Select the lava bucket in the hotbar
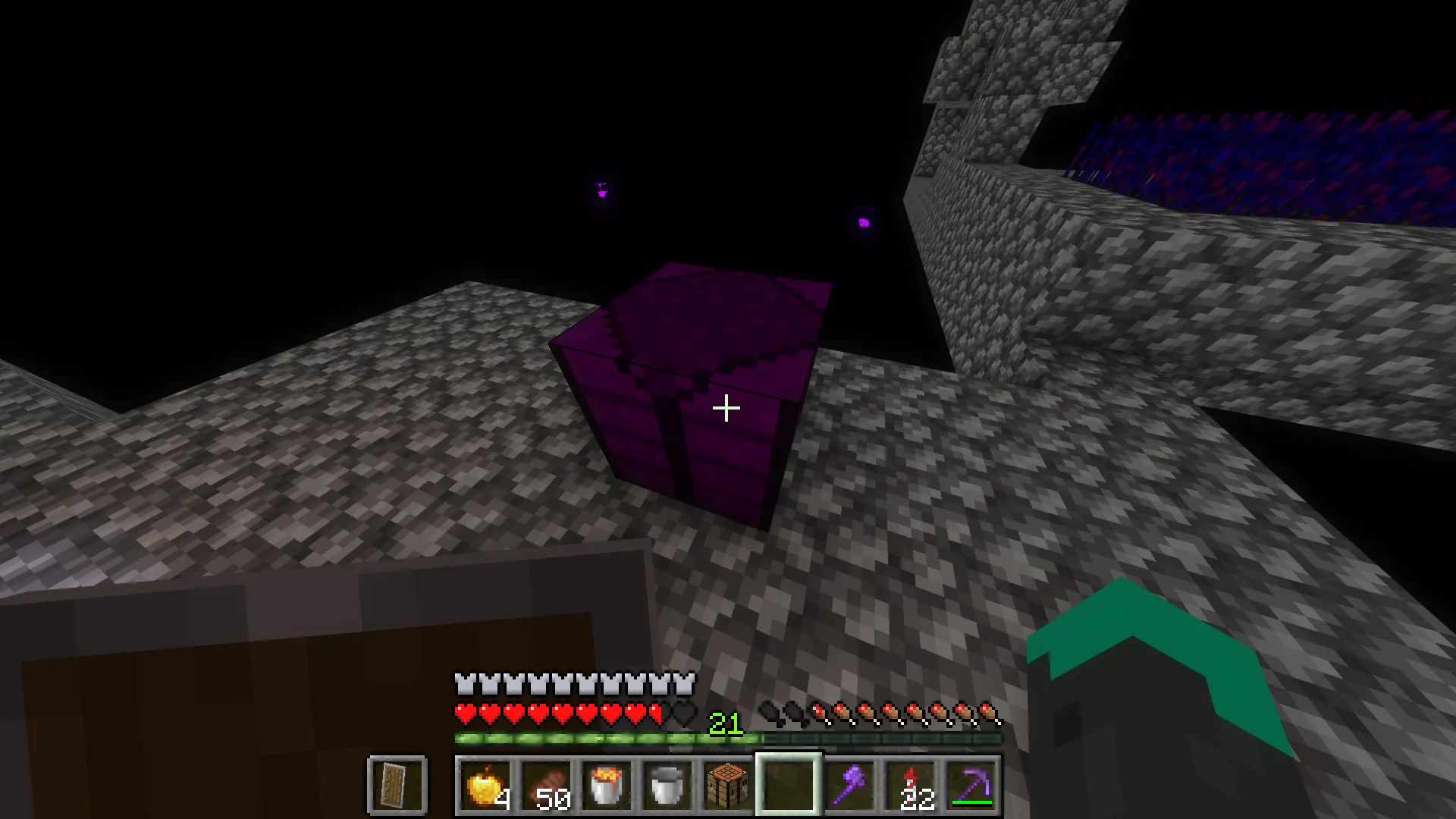 (x=607, y=785)
